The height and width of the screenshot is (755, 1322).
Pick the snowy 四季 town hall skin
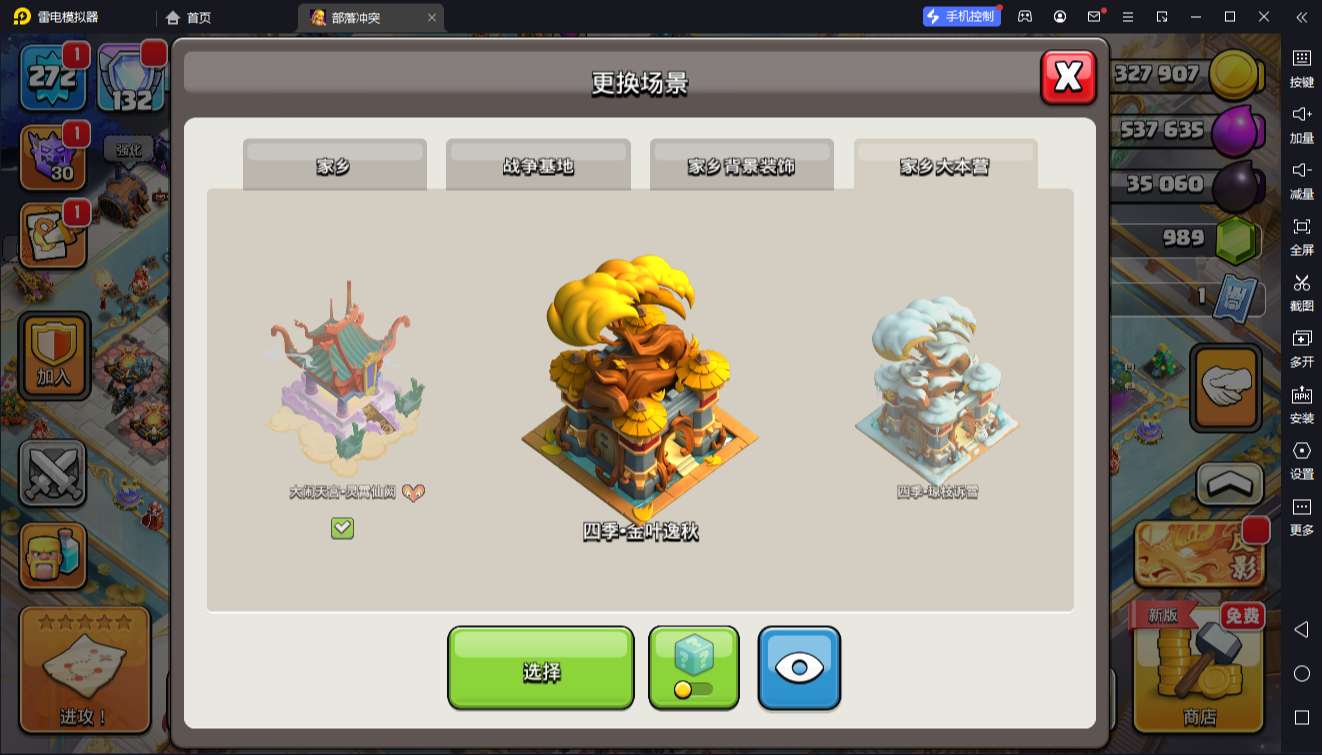pos(937,385)
